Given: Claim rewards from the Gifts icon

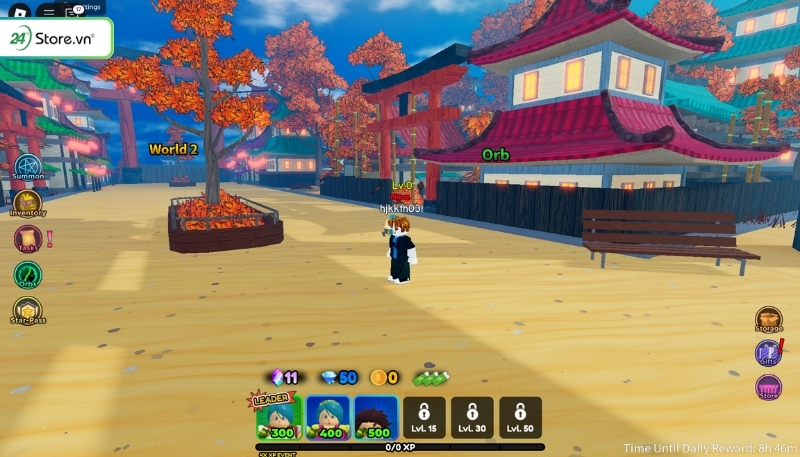Looking at the screenshot, I should (x=769, y=353).
